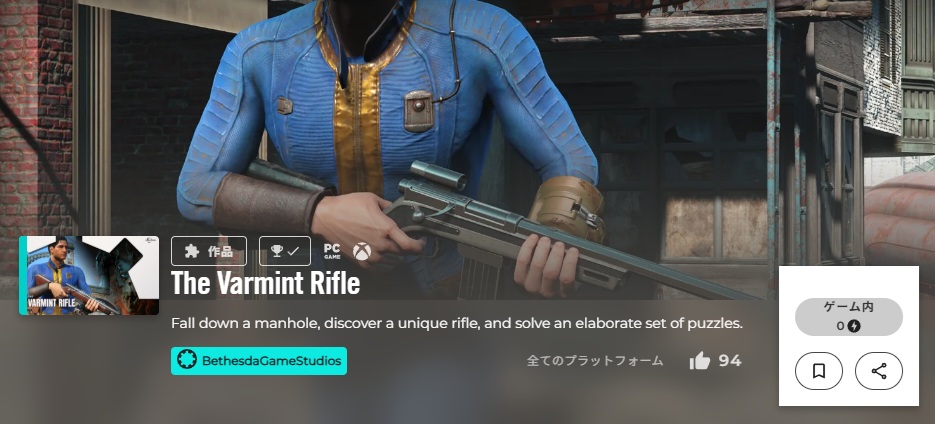Screen dimensions: 935x424
Task: Select the Xbox platform icon
Action: tap(361, 251)
